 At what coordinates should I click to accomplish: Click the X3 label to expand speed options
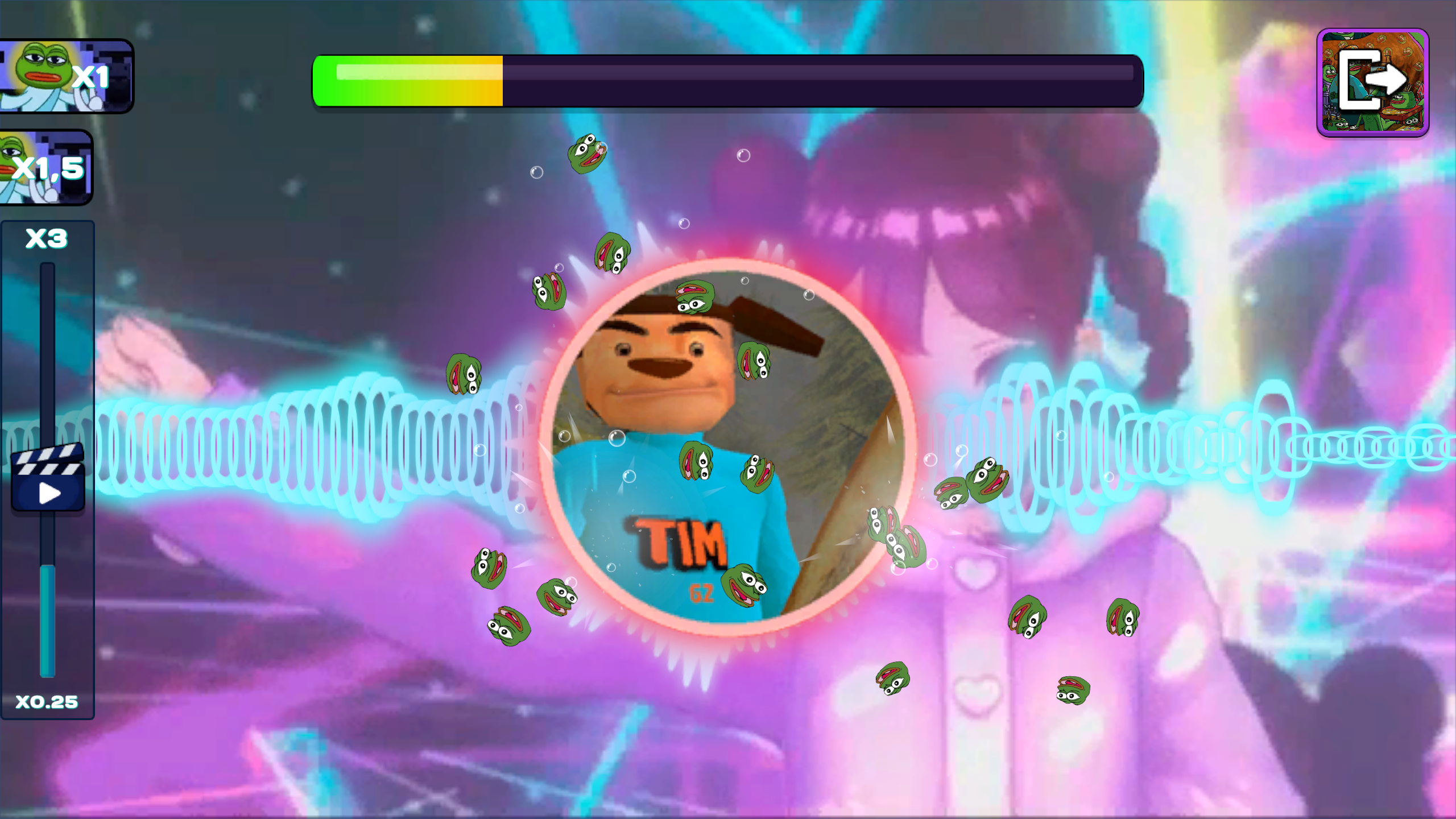pos(47,239)
